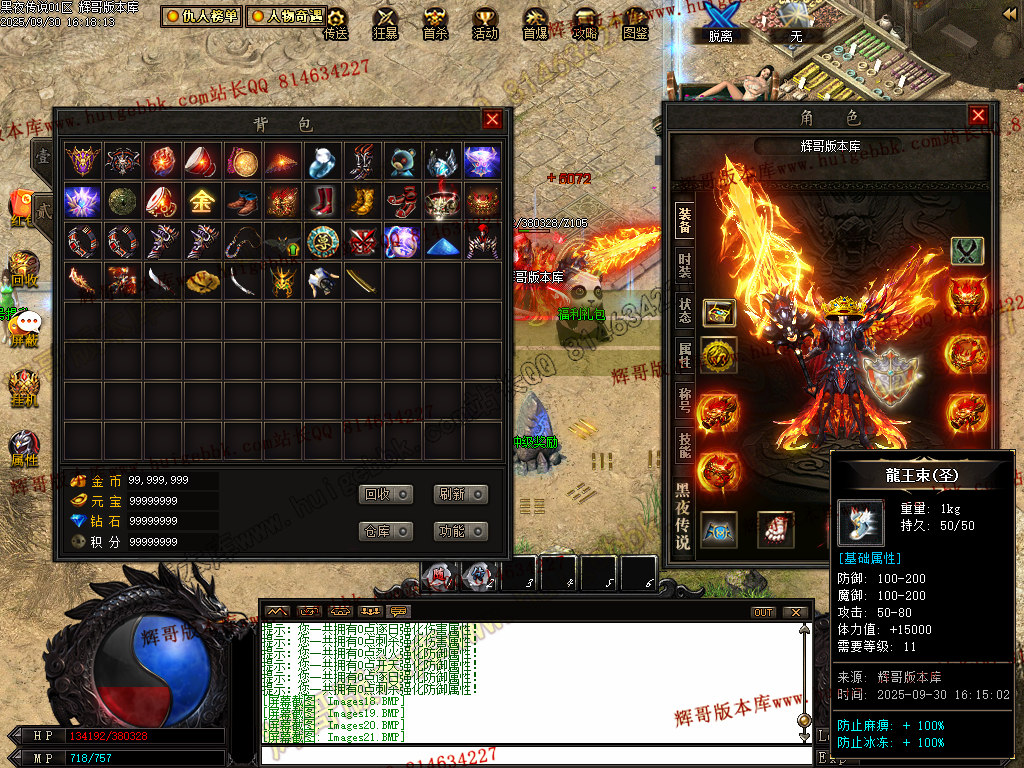Pick the red boots item in the bag
Viewport: 1024px width, 768px height.
(x=322, y=201)
